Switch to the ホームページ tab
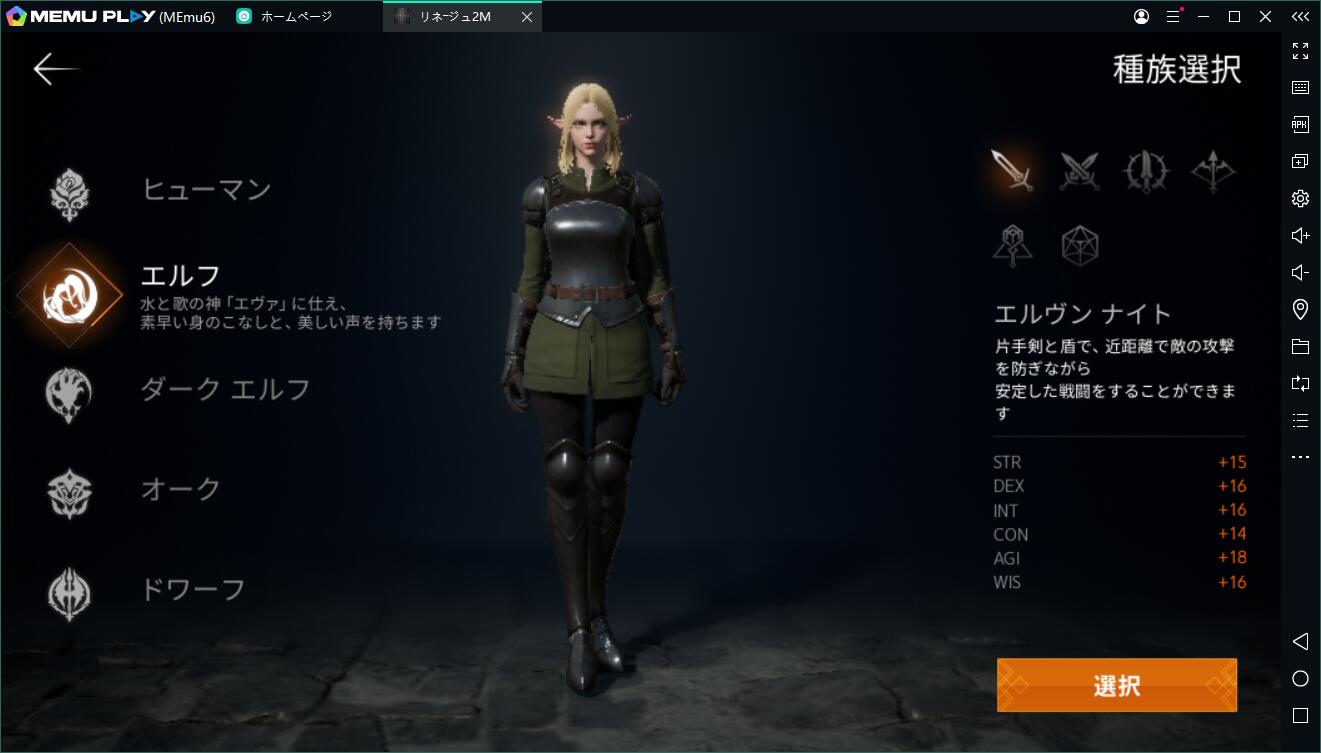The height and width of the screenshot is (753, 1321). [287, 16]
